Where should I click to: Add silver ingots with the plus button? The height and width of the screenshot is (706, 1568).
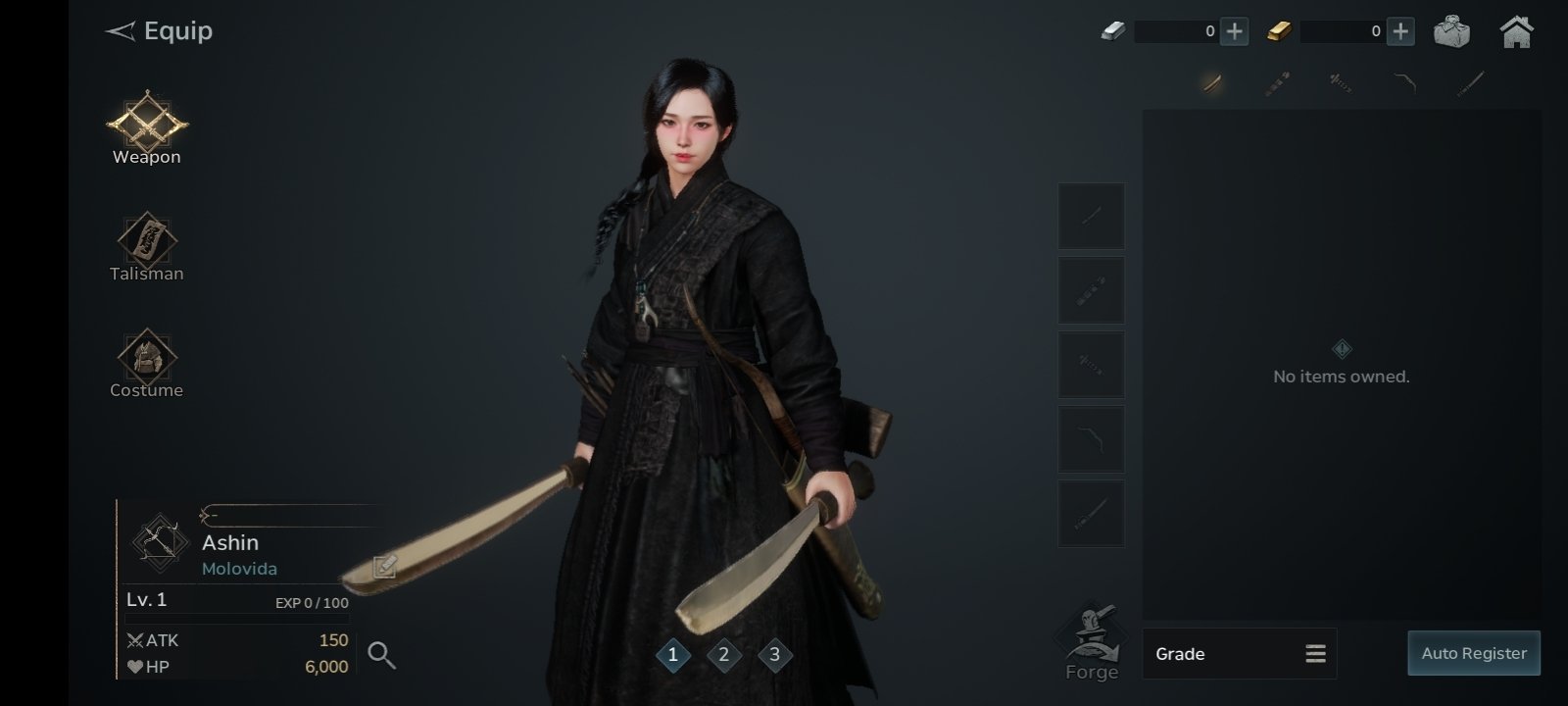click(x=1235, y=31)
